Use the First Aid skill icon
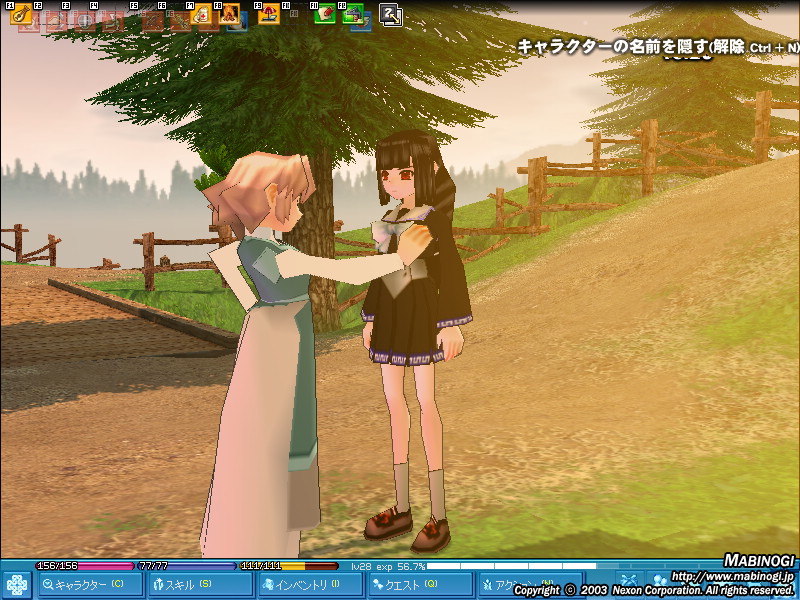Image resolution: width=800 pixels, height=600 pixels. tap(200, 14)
